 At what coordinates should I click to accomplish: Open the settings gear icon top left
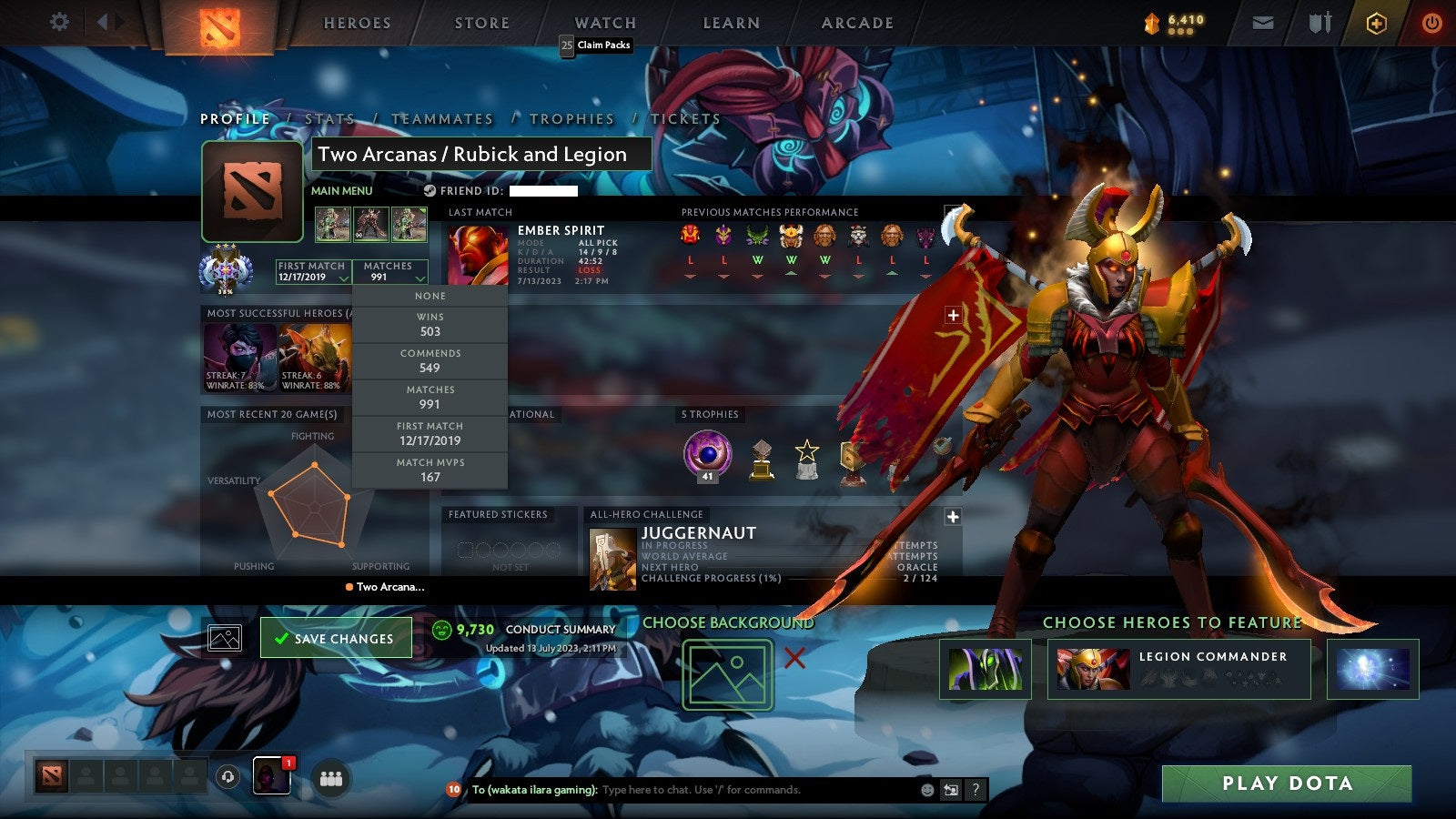pyautogui.click(x=59, y=22)
